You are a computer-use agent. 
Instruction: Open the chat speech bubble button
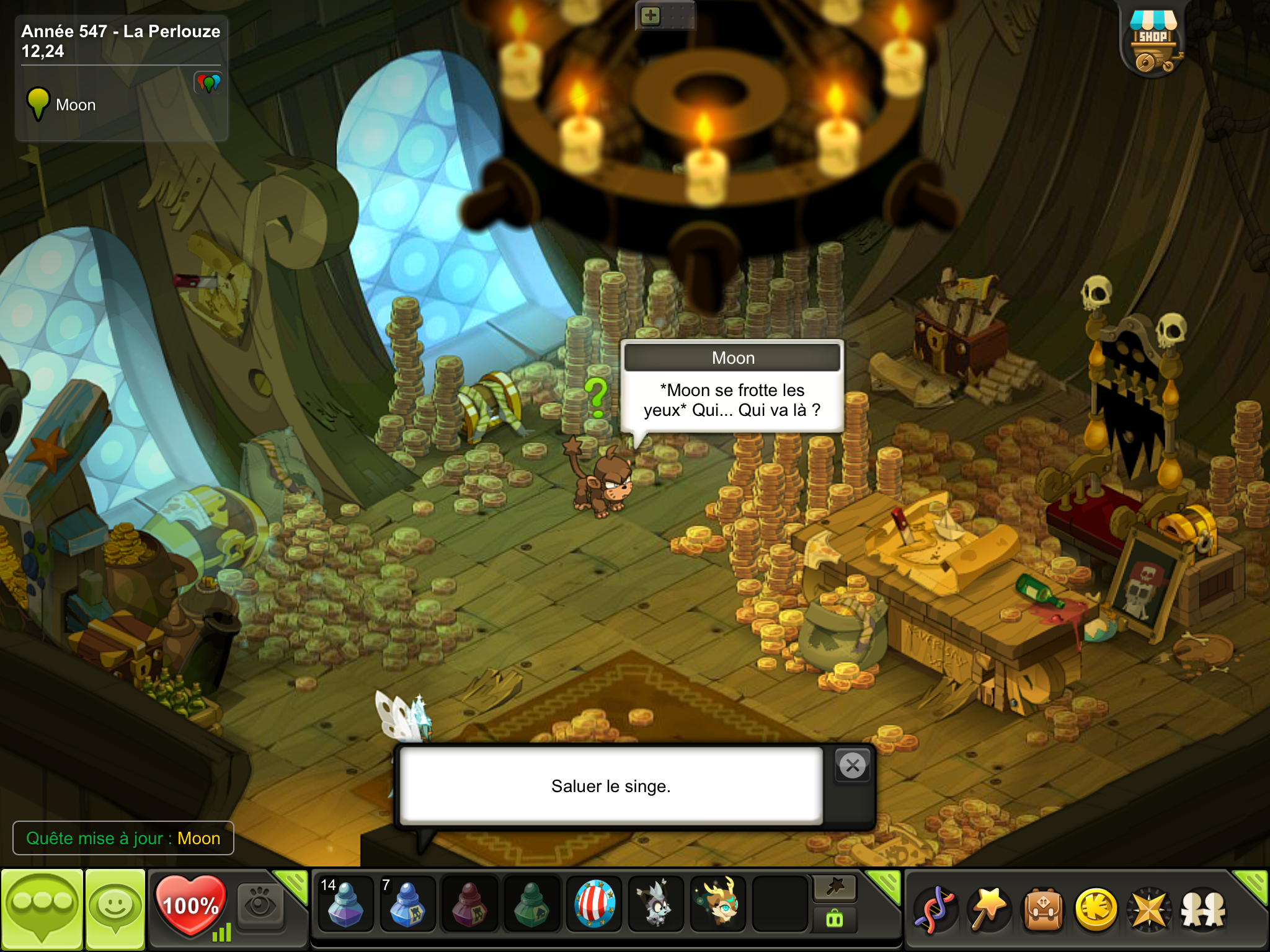(x=42, y=909)
